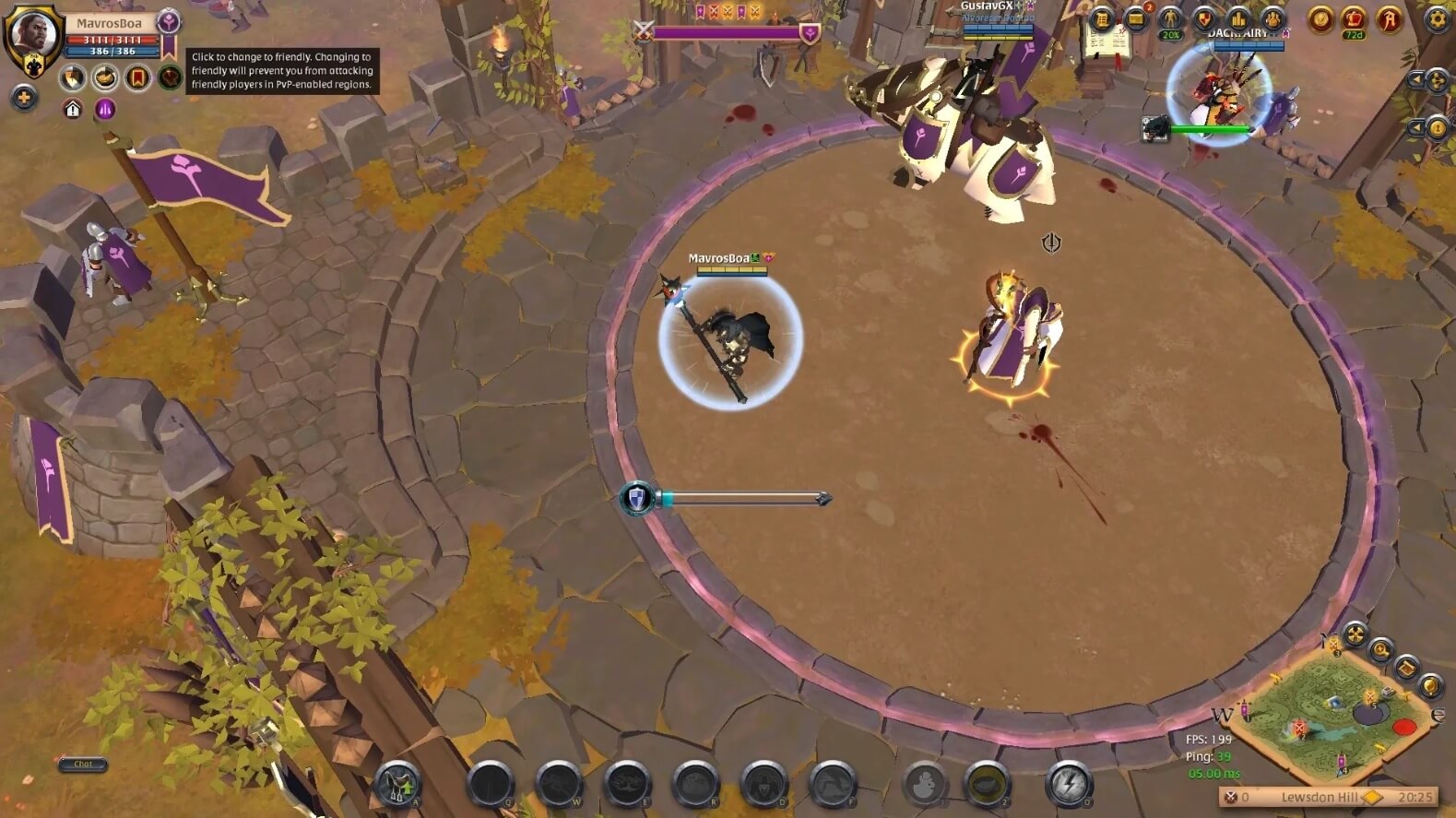Click the spell cast progress bar
This screenshot has width=1456, height=818.
tap(728, 498)
